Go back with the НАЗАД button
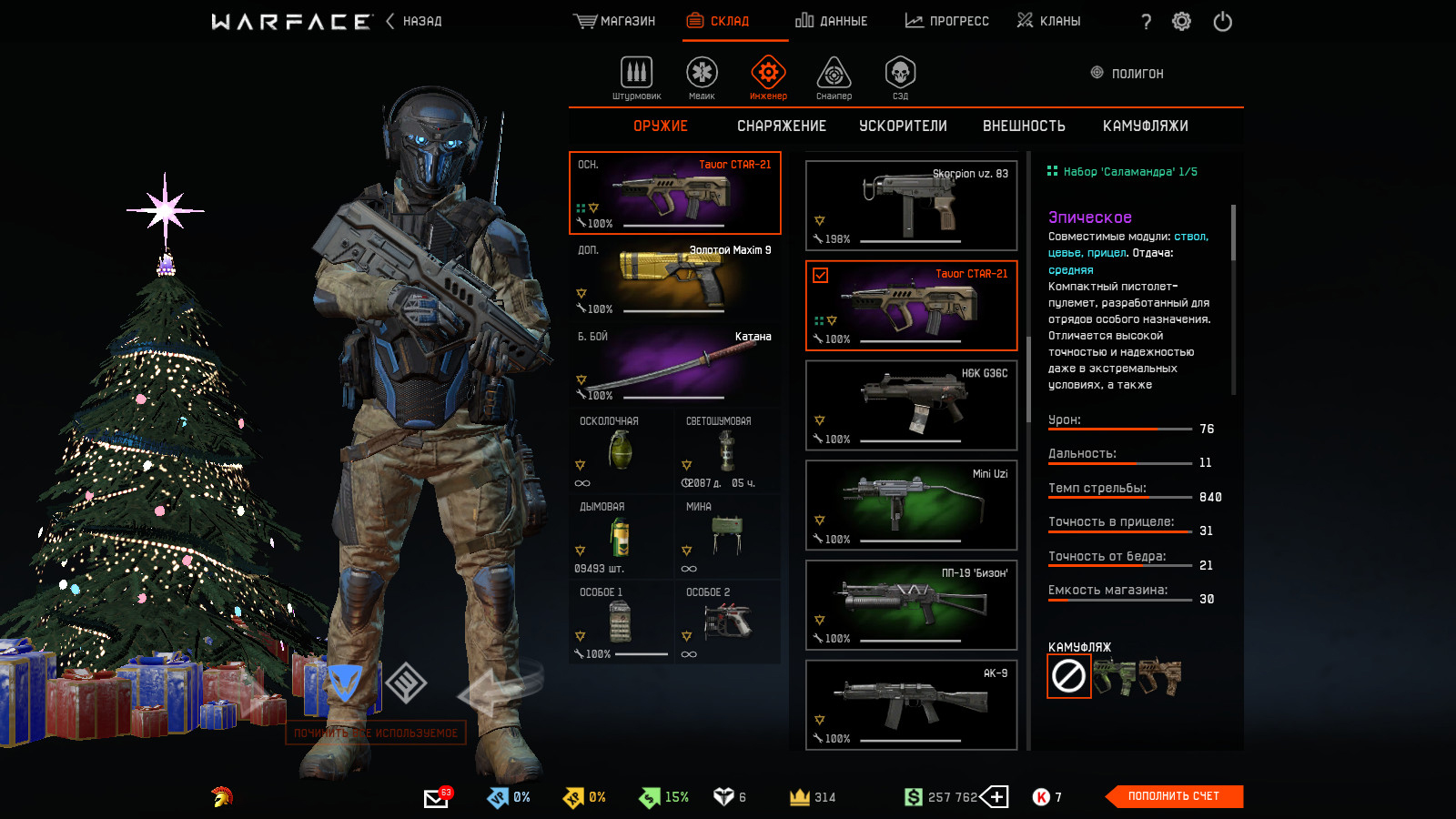The width and height of the screenshot is (1456, 819). 415,21
